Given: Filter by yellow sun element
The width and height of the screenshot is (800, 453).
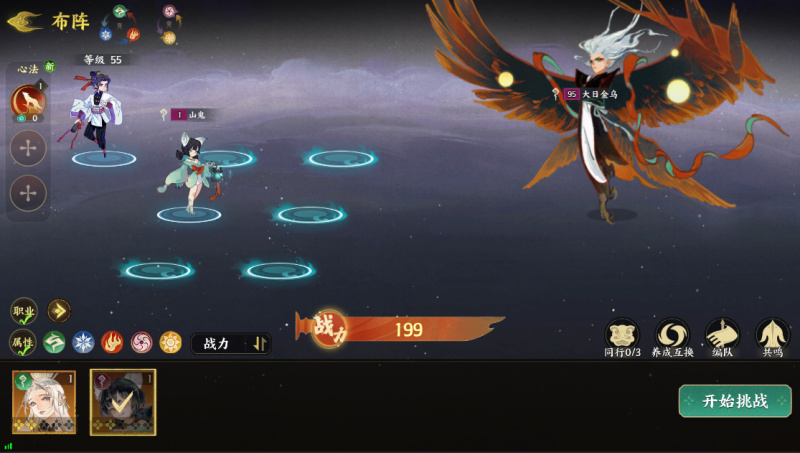Looking at the screenshot, I should 171,343.
